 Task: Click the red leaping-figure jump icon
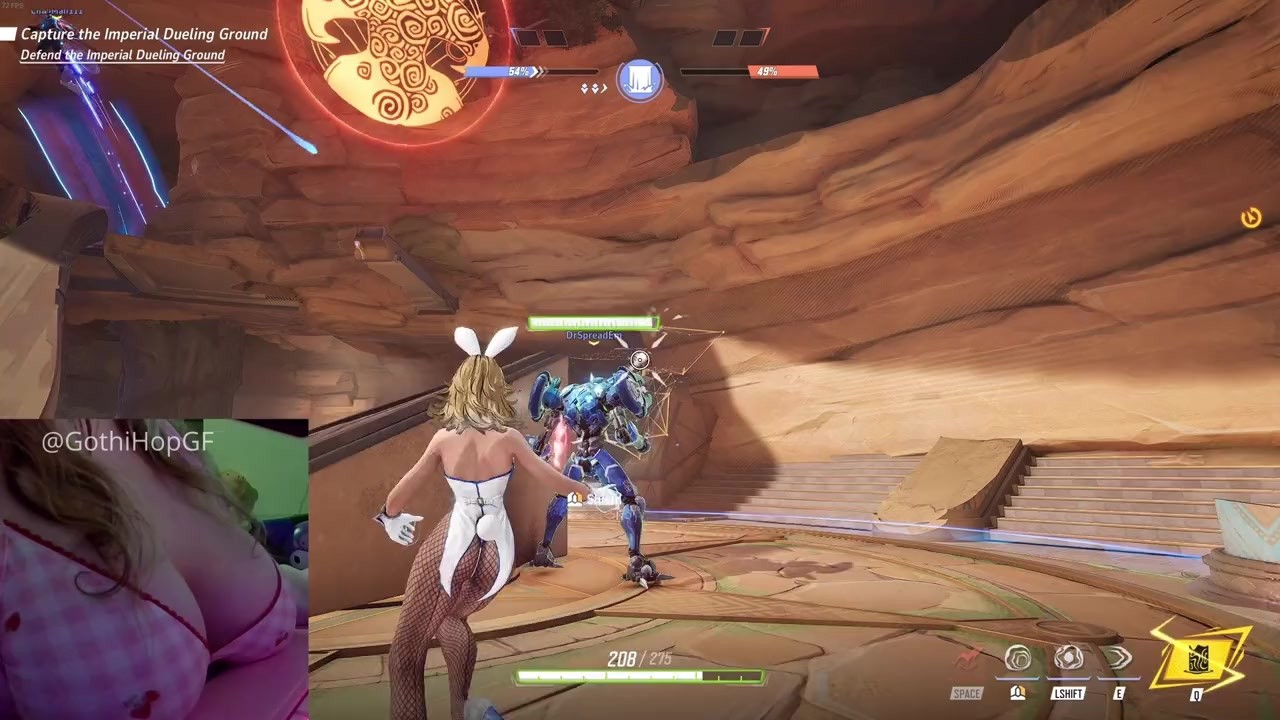pyautogui.click(x=967, y=659)
